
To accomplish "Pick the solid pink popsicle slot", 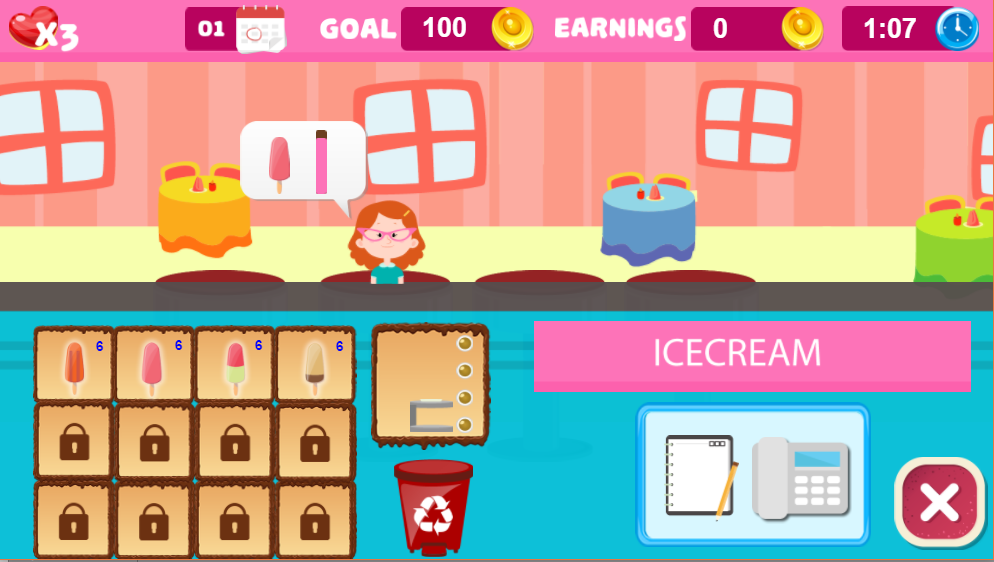I will pos(153,365).
